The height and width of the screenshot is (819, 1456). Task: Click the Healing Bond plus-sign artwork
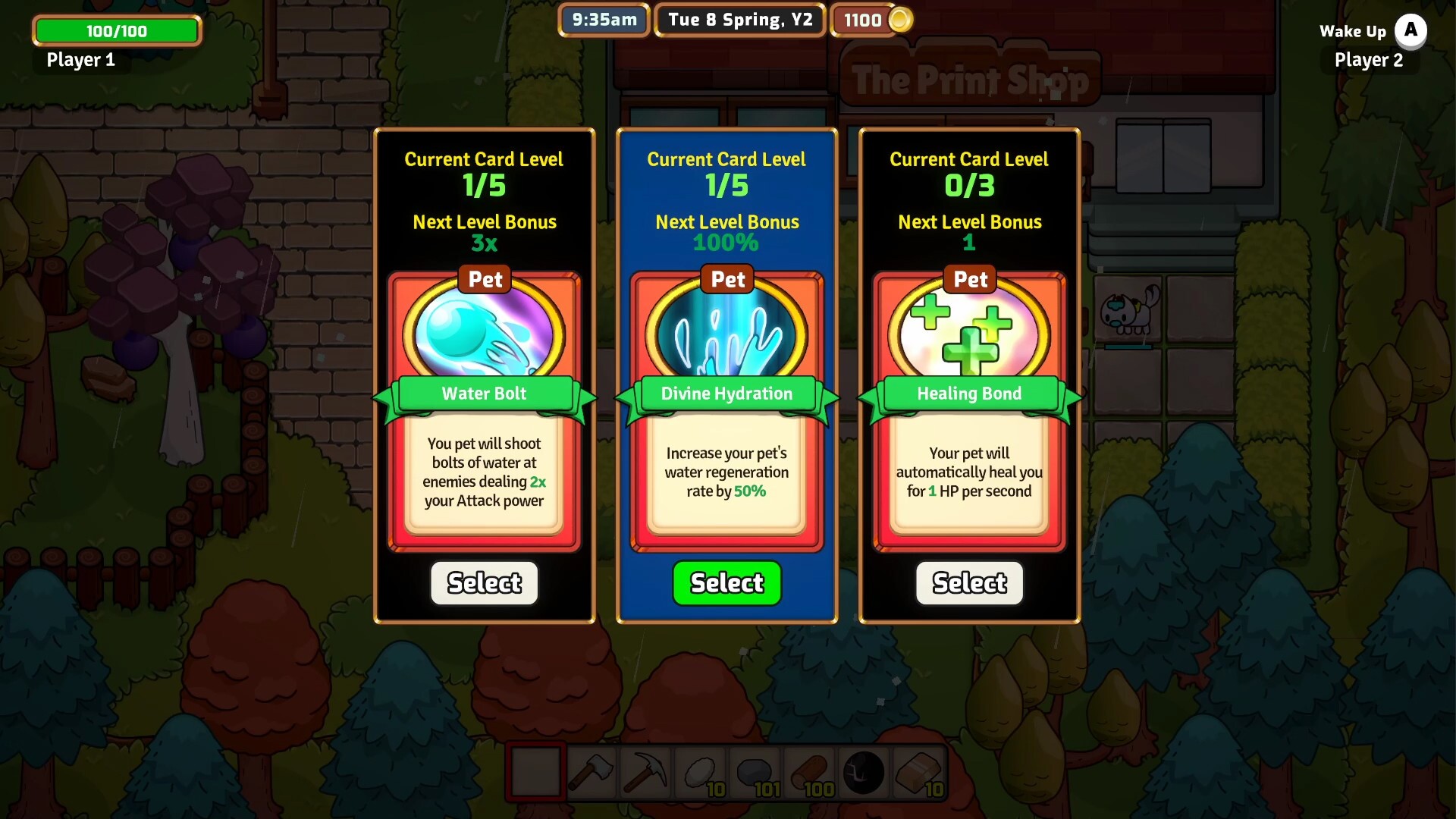(969, 334)
